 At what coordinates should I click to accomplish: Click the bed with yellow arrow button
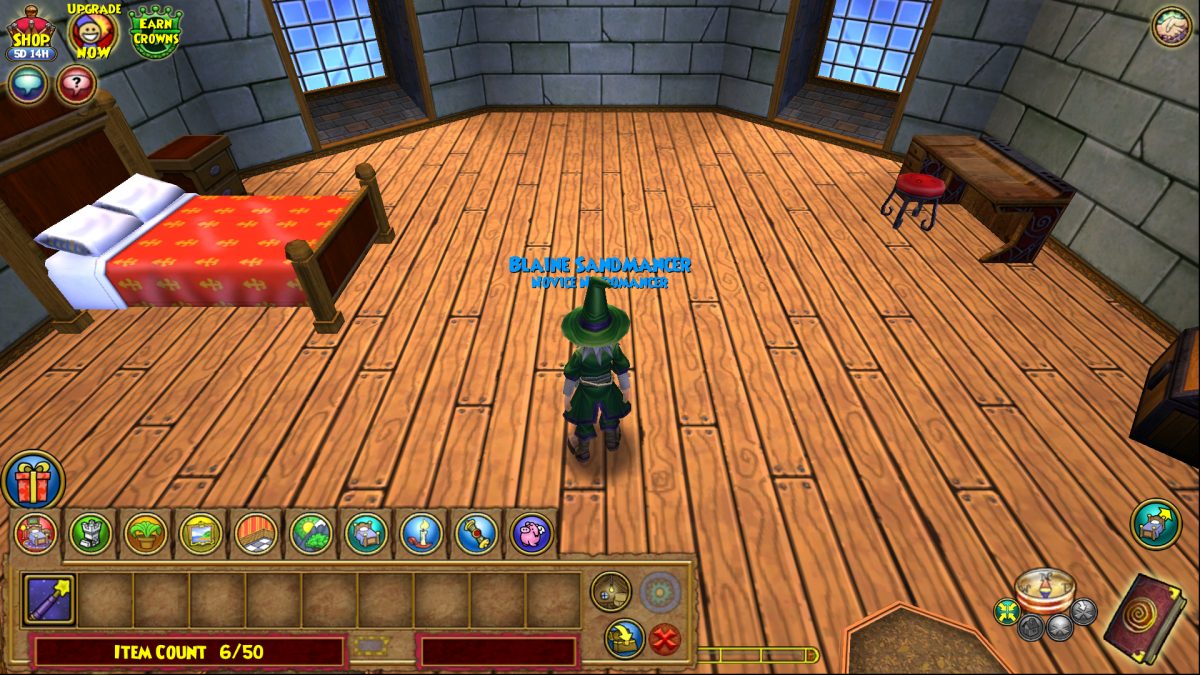pos(1156,524)
